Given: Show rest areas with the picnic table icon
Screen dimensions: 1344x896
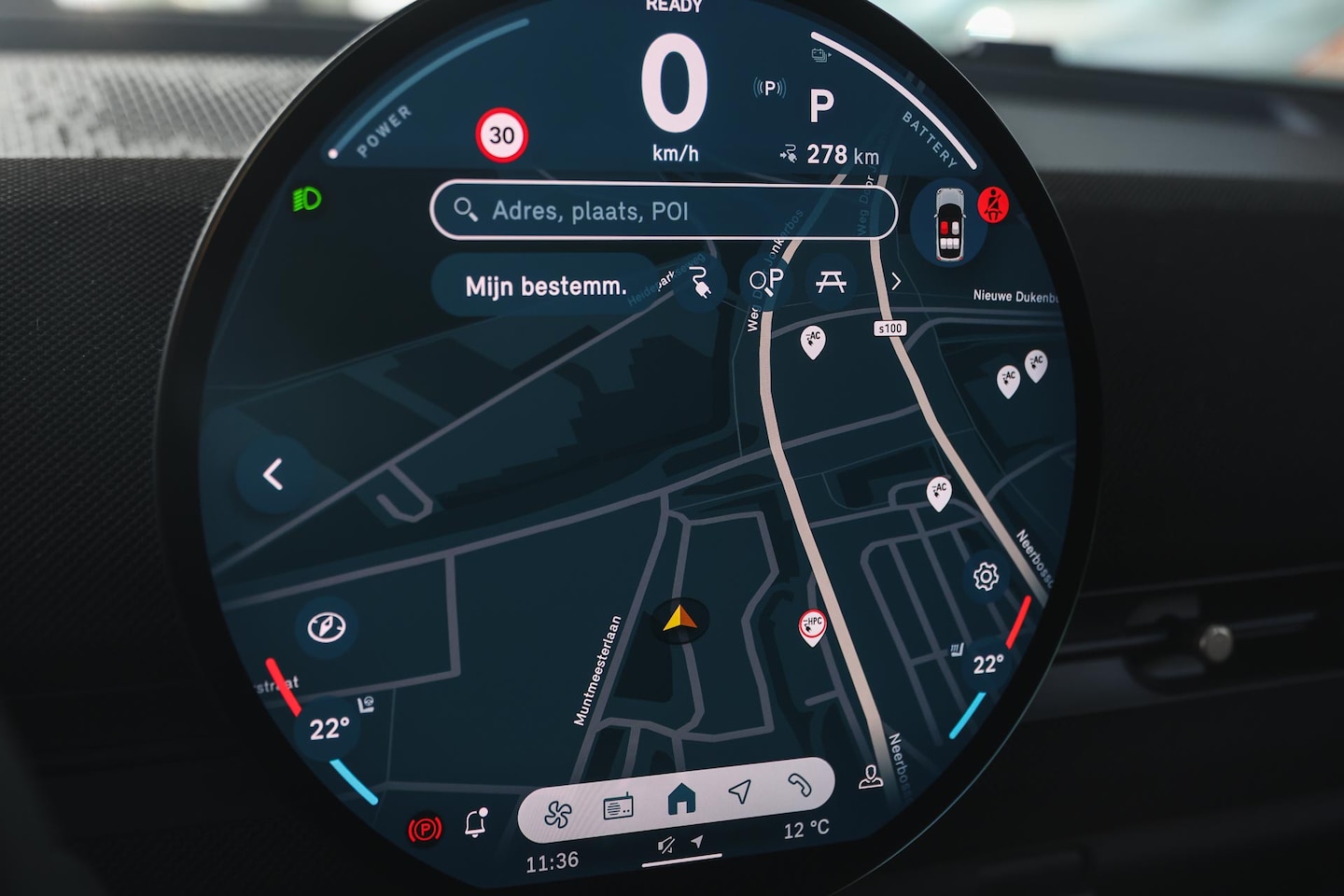Looking at the screenshot, I should 831,281.
